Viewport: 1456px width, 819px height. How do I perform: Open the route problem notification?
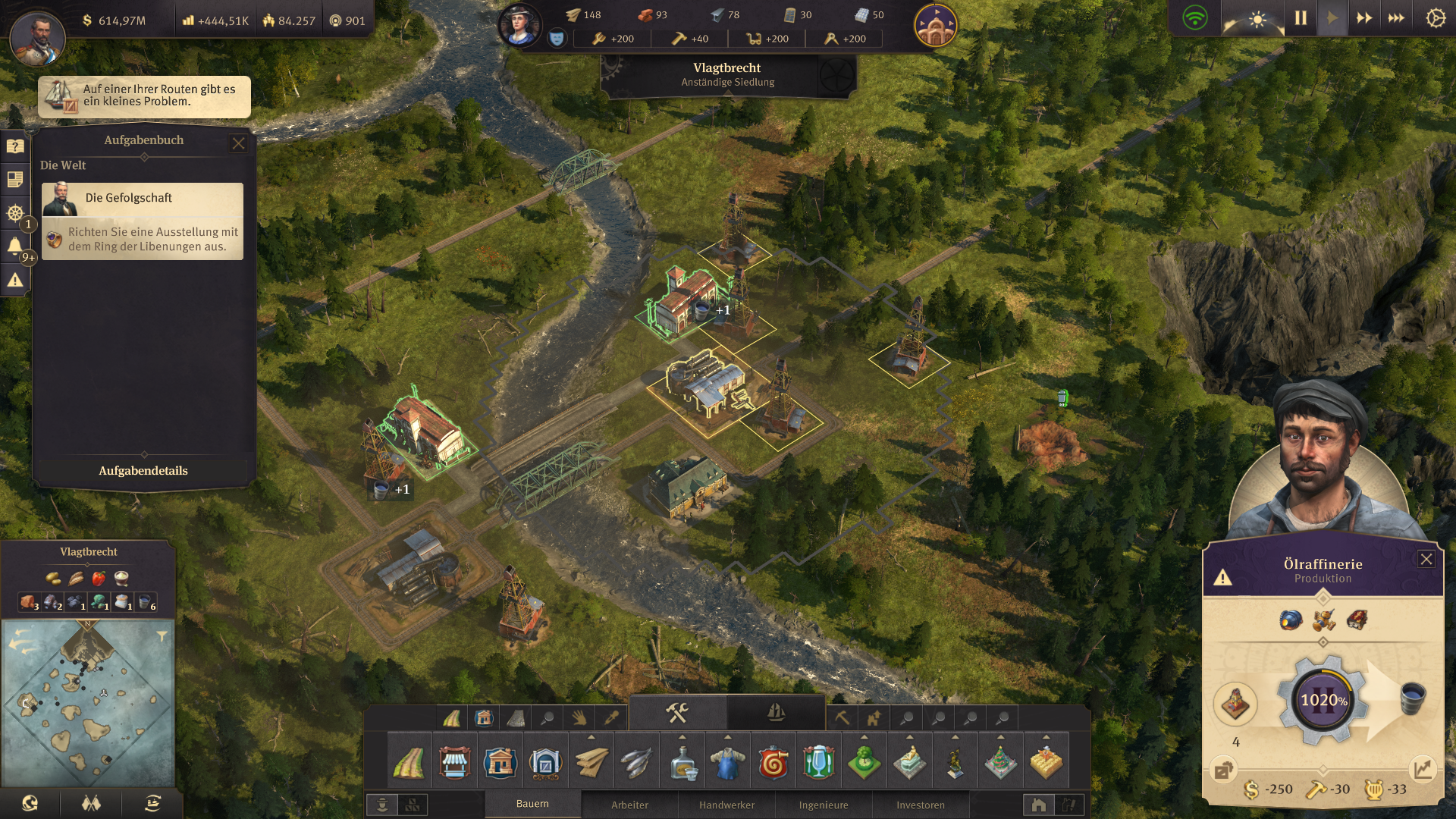(x=144, y=96)
